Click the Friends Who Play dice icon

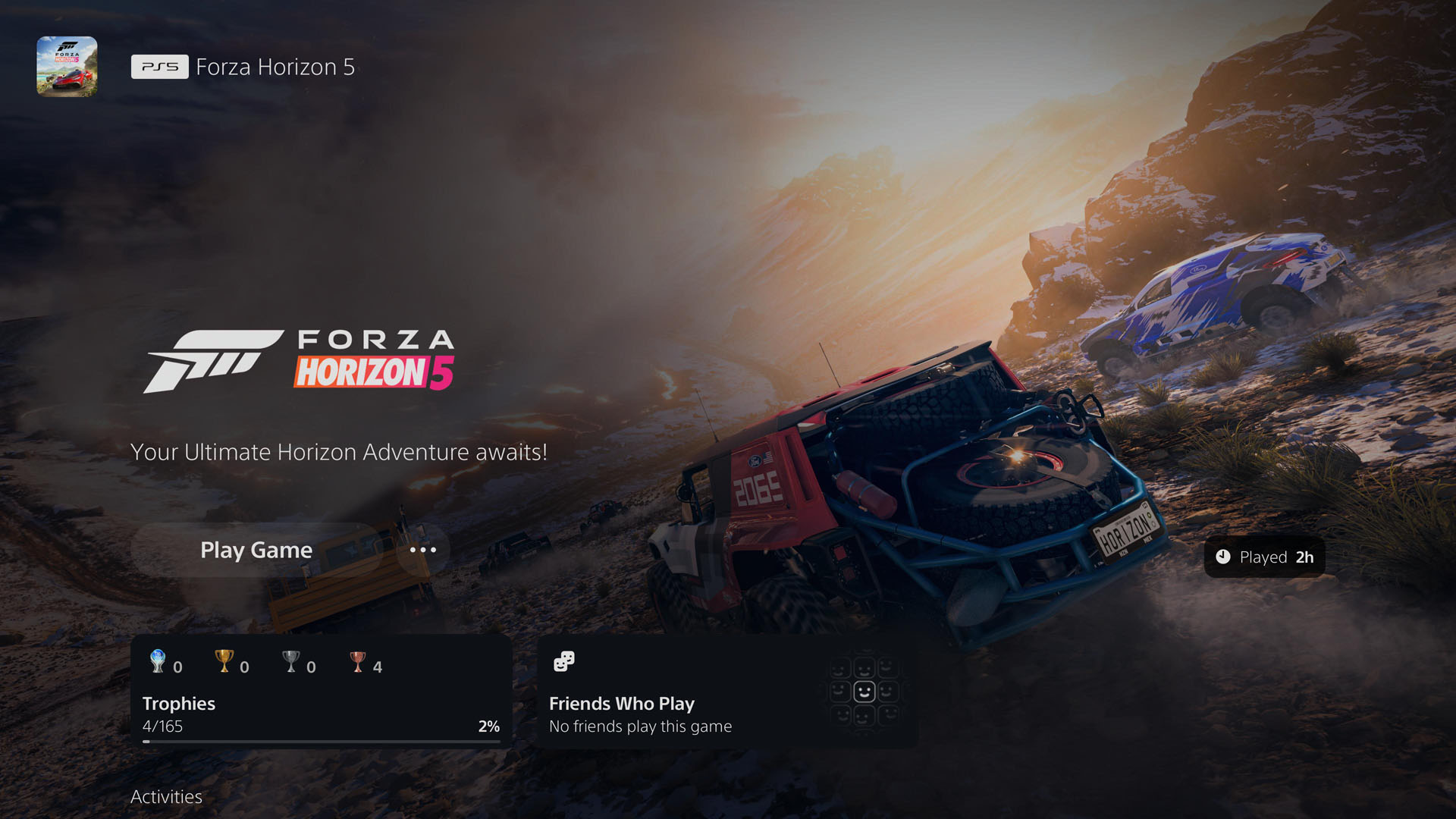[x=564, y=661]
